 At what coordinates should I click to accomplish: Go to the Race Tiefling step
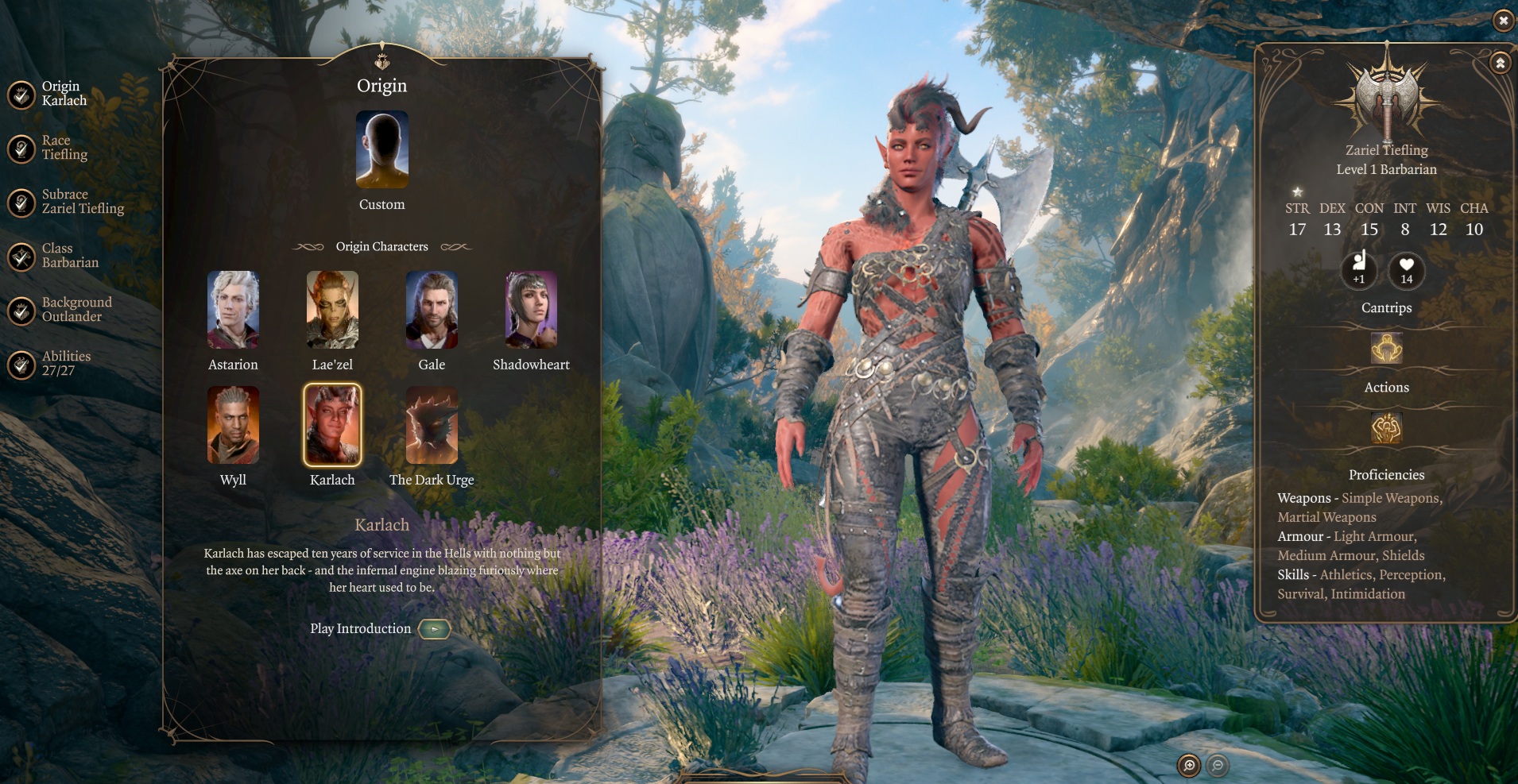pos(48,148)
